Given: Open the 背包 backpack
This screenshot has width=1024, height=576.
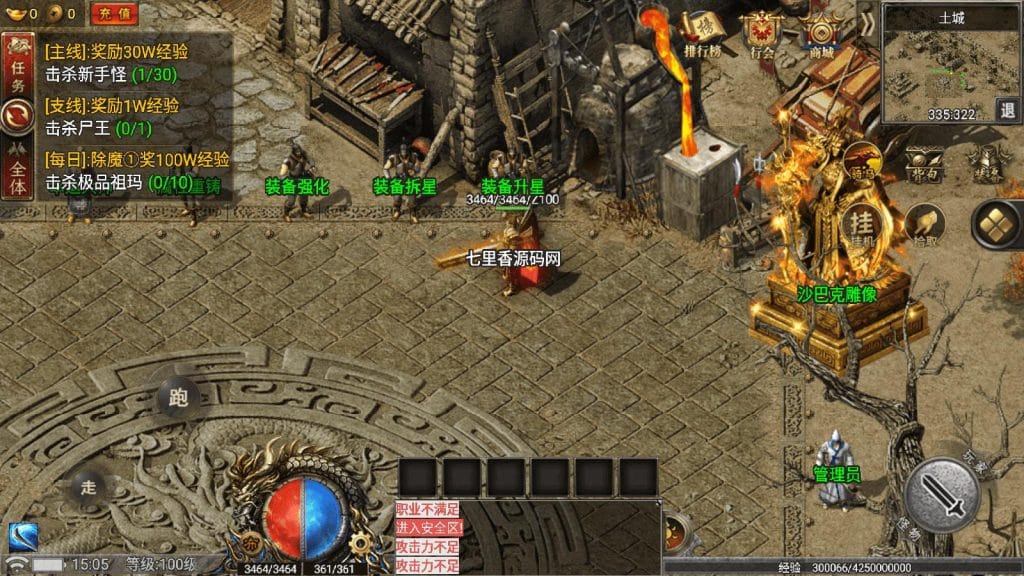Looking at the screenshot, I should tap(923, 162).
